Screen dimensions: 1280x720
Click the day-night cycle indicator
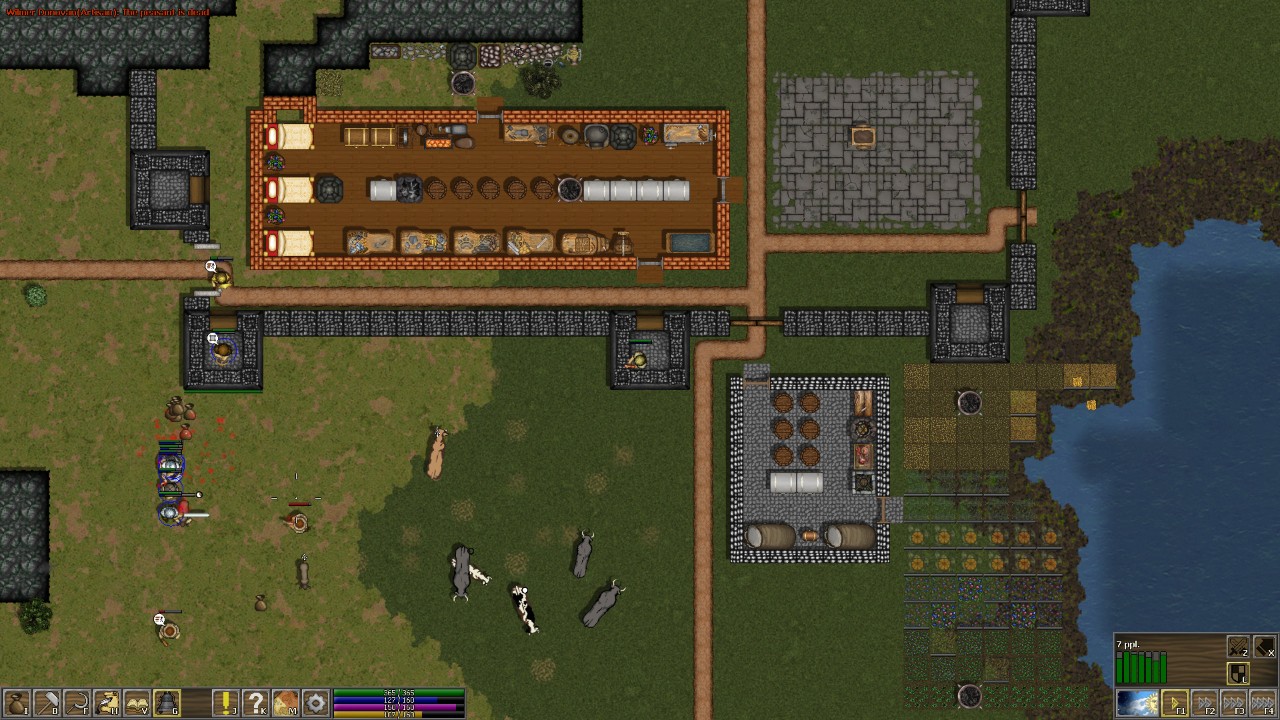(1137, 702)
